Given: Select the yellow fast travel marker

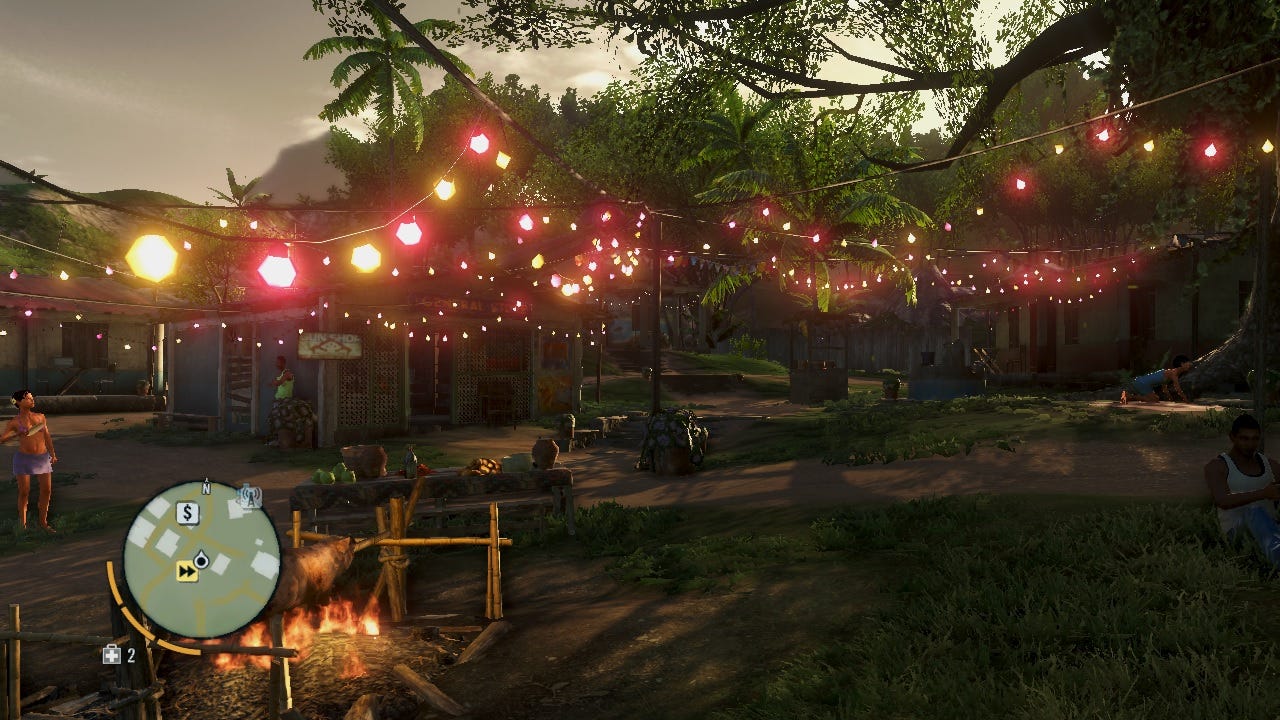Looking at the screenshot, I should tap(187, 571).
